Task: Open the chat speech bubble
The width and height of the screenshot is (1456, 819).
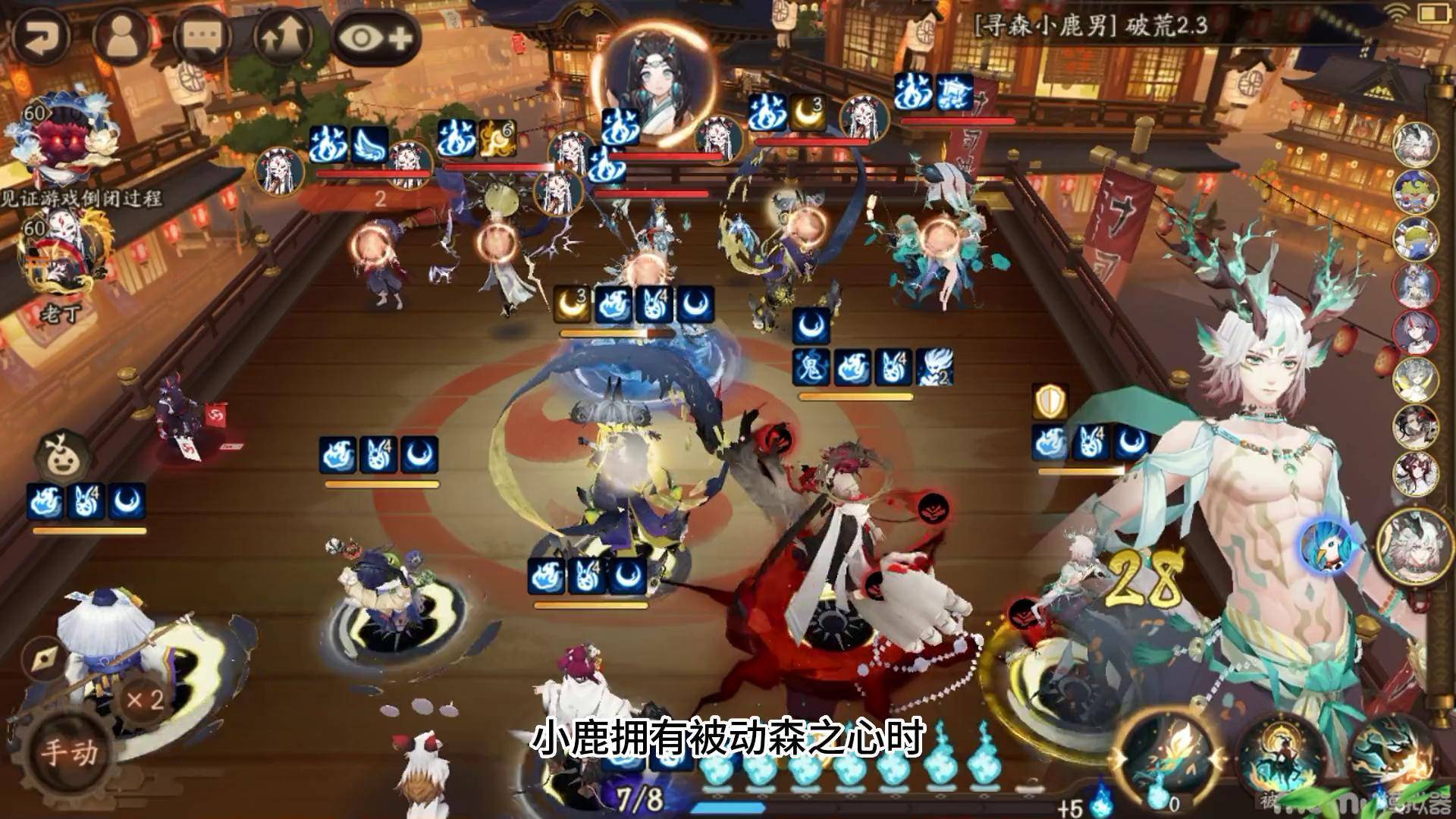Action: point(202,36)
